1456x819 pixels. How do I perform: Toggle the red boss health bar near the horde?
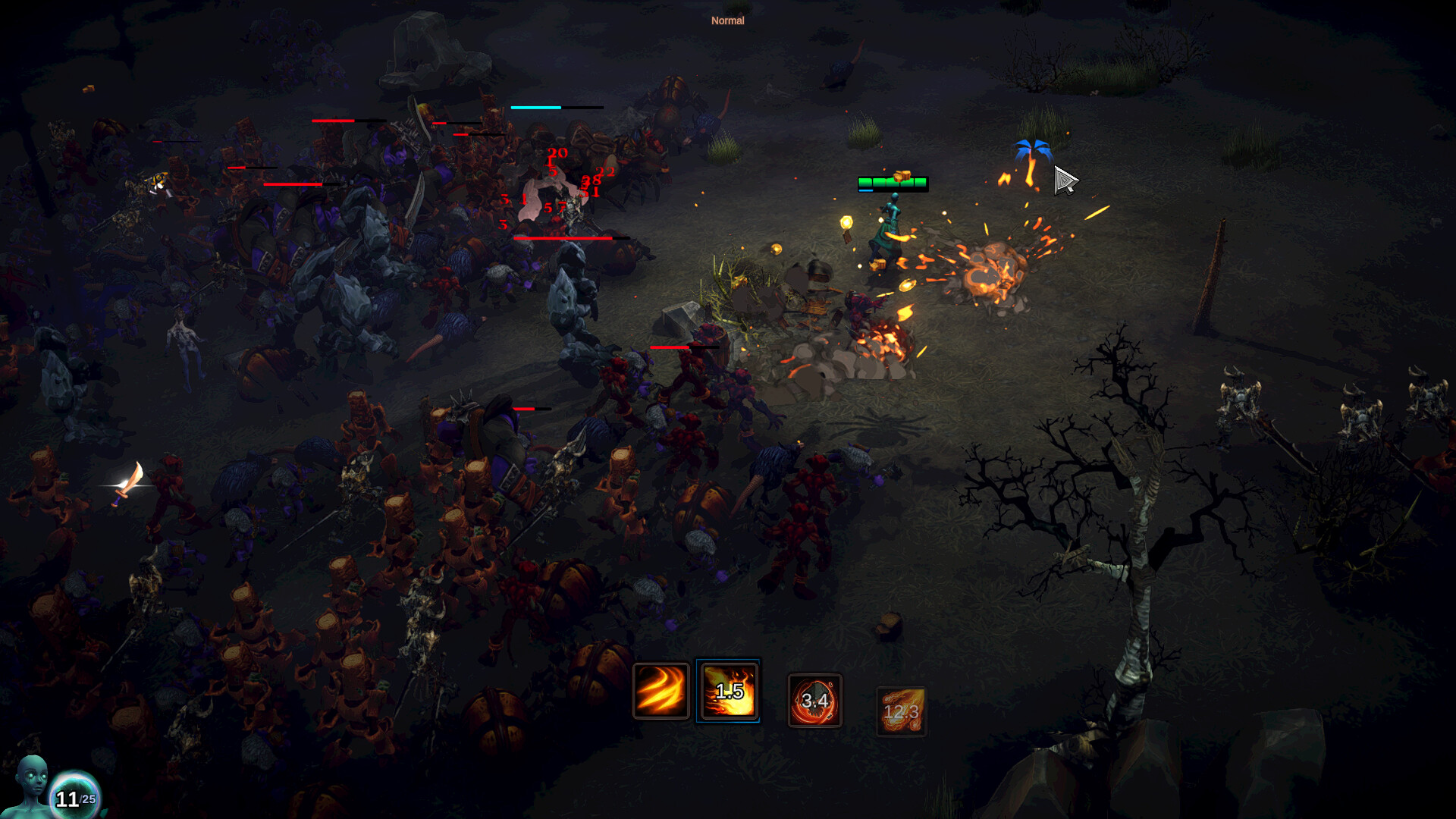click(563, 238)
